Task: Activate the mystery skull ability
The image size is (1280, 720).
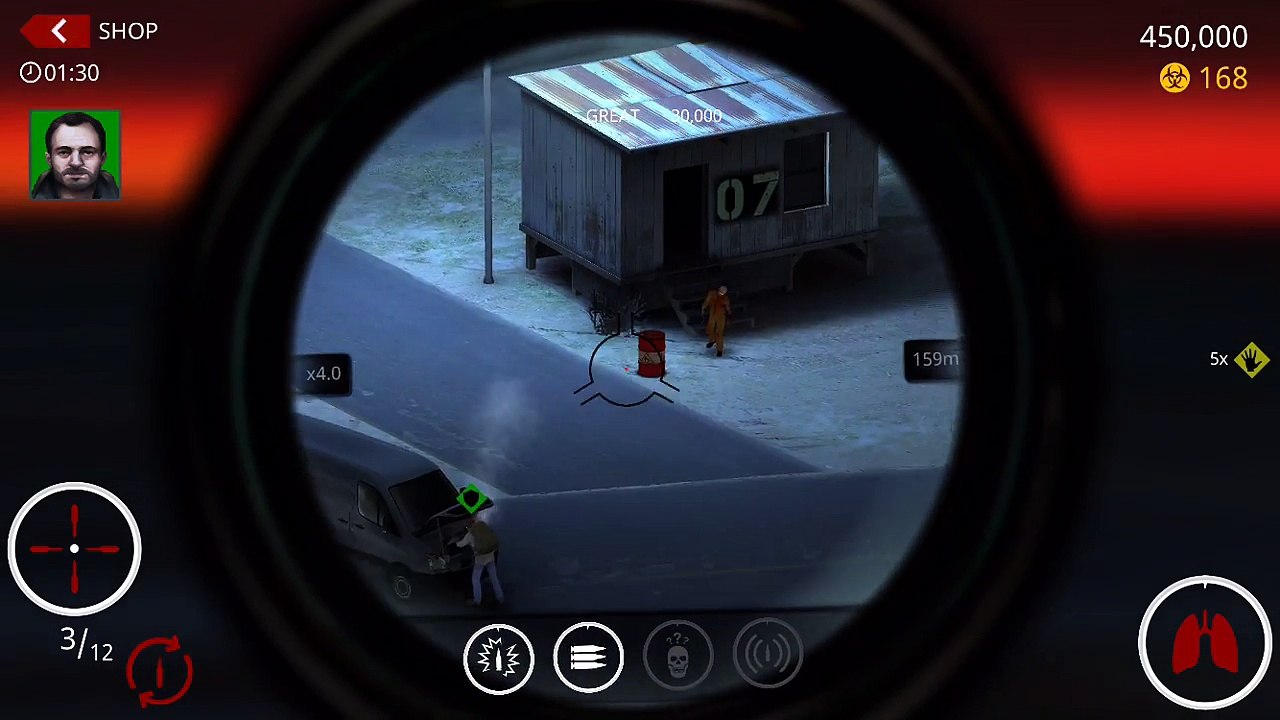Action: pos(678,658)
